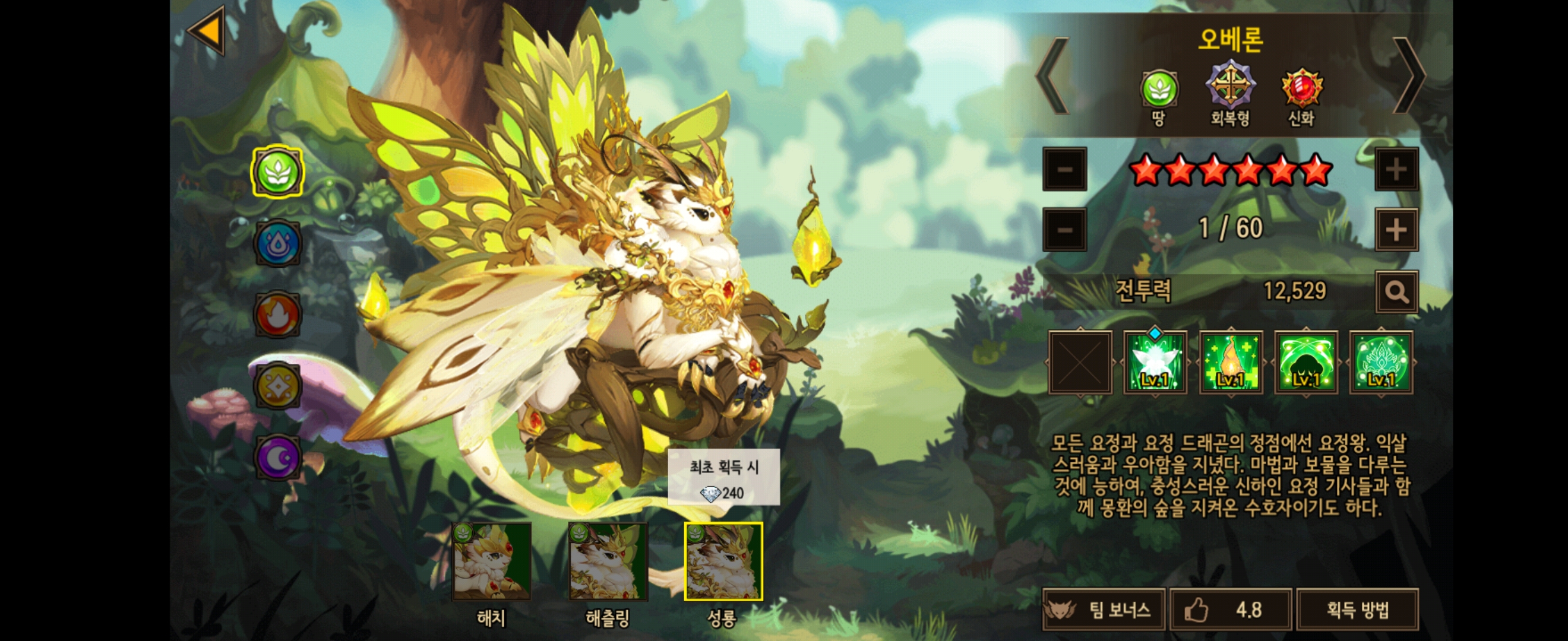The height and width of the screenshot is (641, 1568).
Task: Lower the dragon level from 1/60
Action: click(1064, 230)
